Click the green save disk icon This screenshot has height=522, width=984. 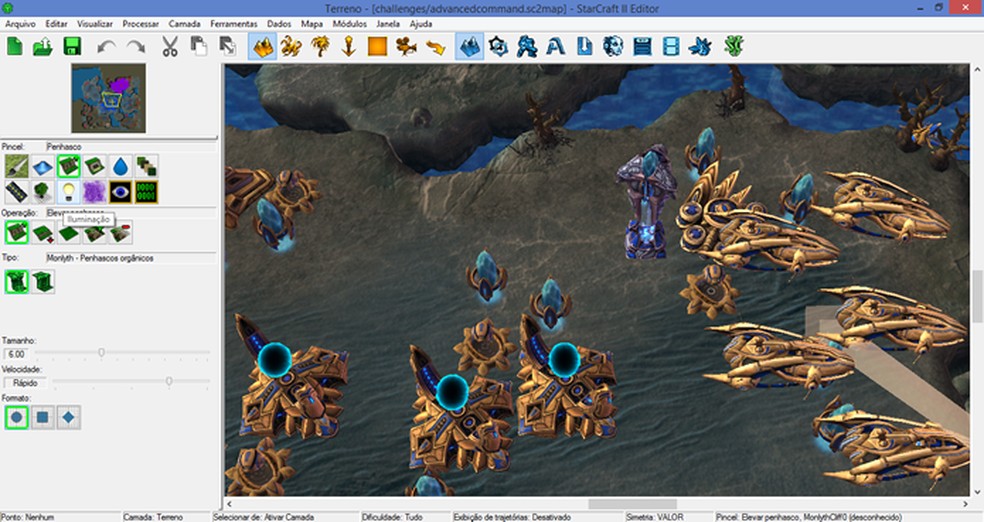(71, 46)
